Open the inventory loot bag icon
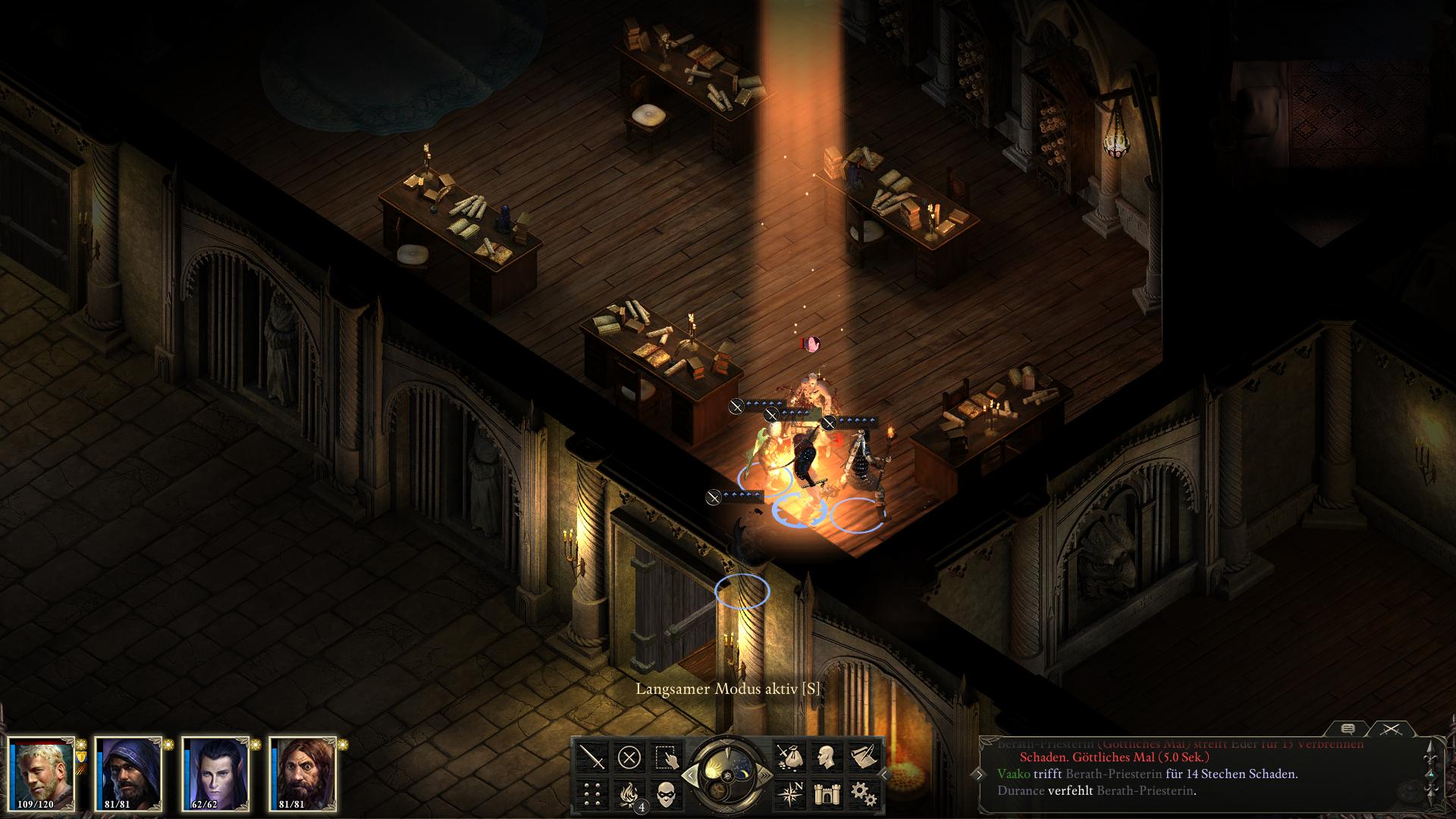The height and width of the screenshot is (819, 1456). pyautogui.click(x=789, y=757)
